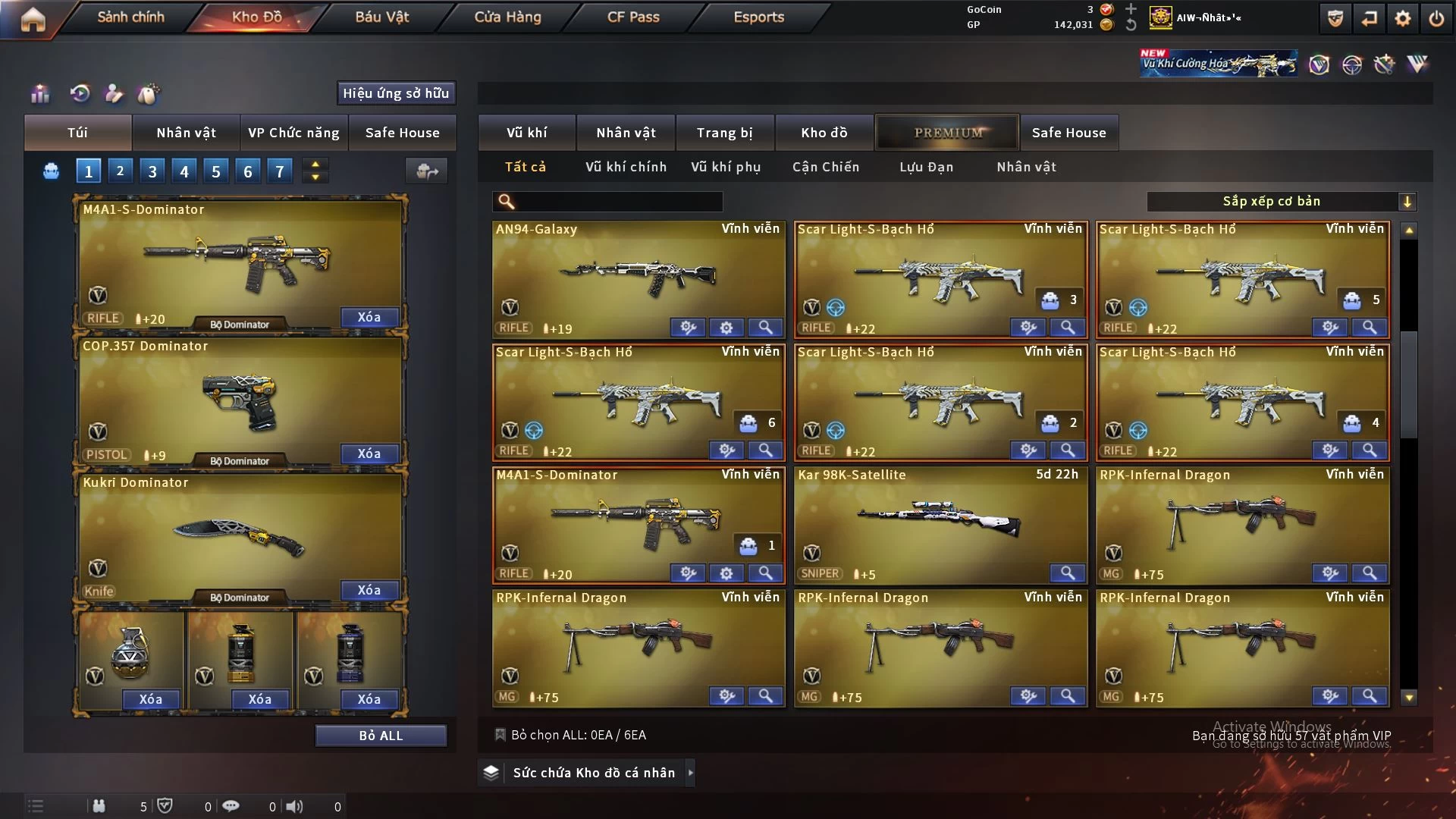
Task: Switch to the Vũ khí tab
Action: click(x=526, y=133)
